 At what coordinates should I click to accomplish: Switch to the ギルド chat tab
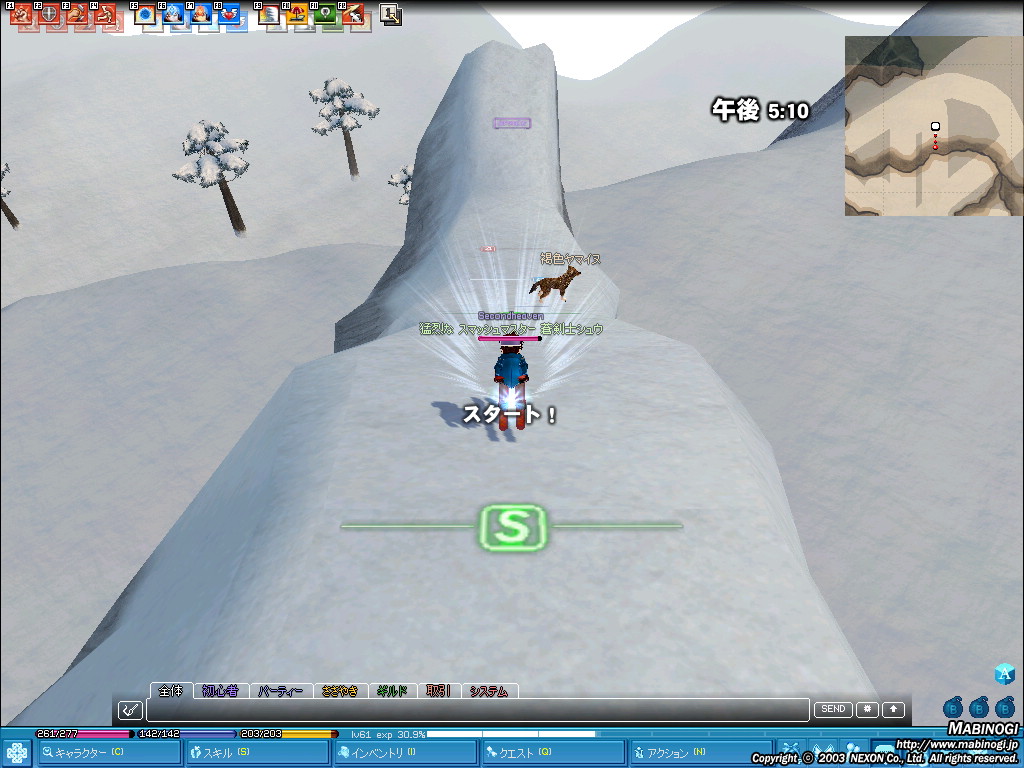(392, 691)
